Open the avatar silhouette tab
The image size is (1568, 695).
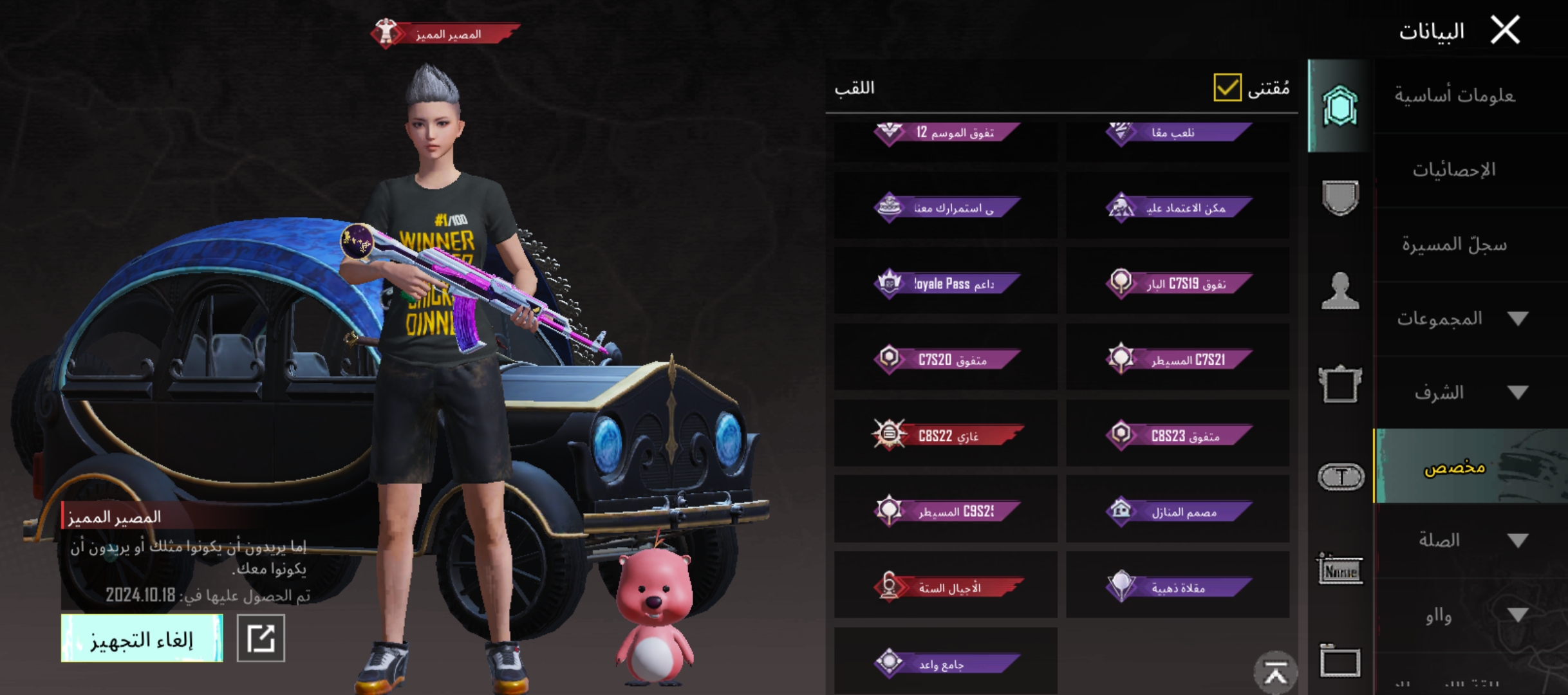coord(1340,291)
